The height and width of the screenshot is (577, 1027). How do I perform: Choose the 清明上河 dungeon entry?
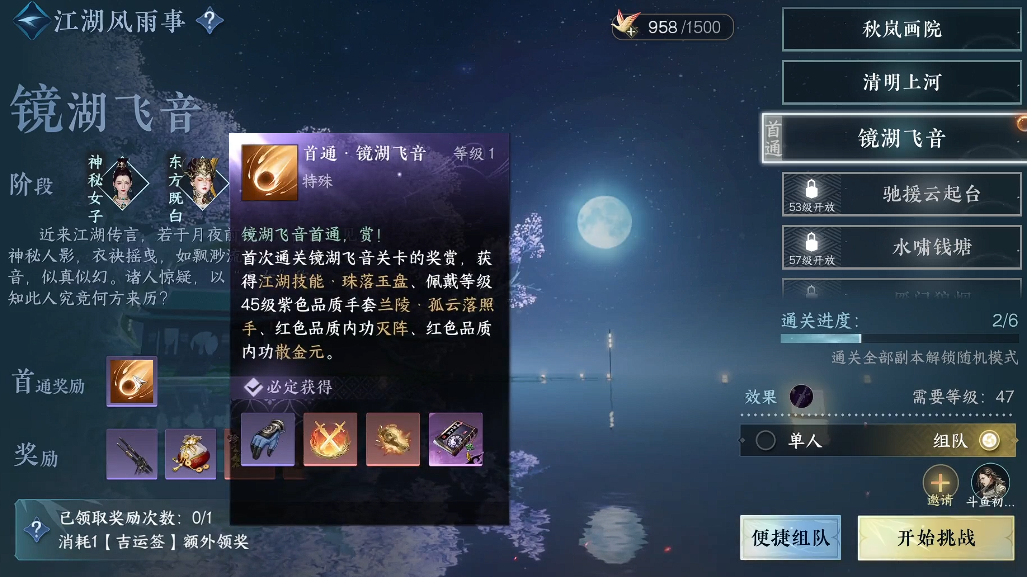[902, 83]
